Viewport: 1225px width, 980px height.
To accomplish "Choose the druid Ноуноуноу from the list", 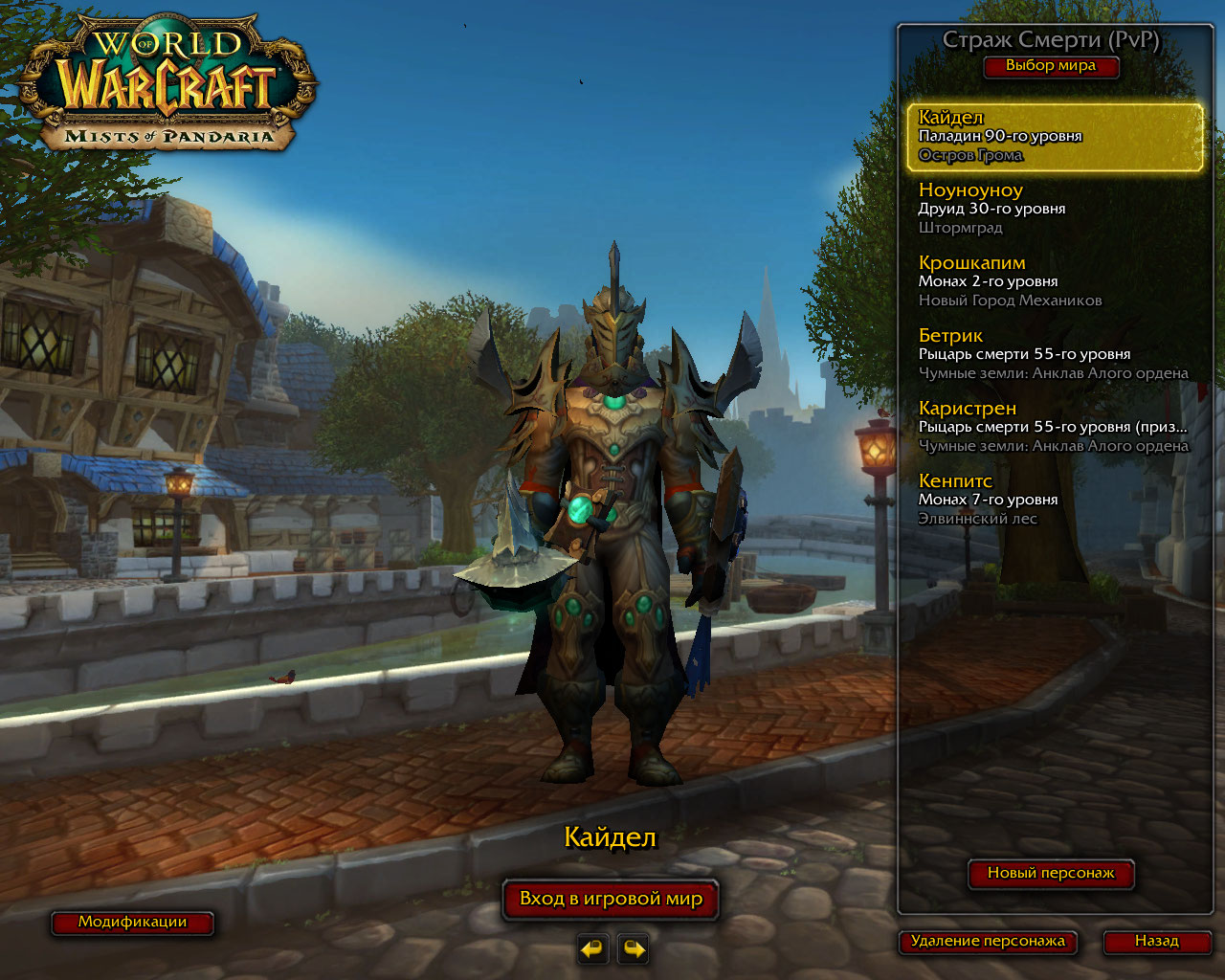I will pos(1054,209).
